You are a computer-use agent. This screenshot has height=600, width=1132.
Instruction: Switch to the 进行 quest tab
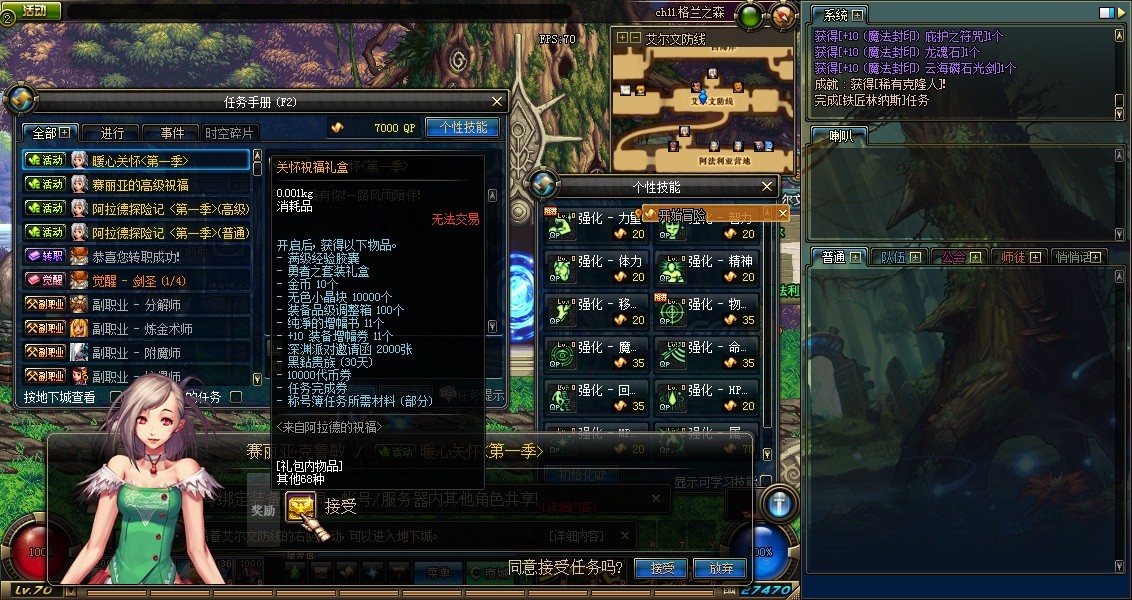[112, 133]
